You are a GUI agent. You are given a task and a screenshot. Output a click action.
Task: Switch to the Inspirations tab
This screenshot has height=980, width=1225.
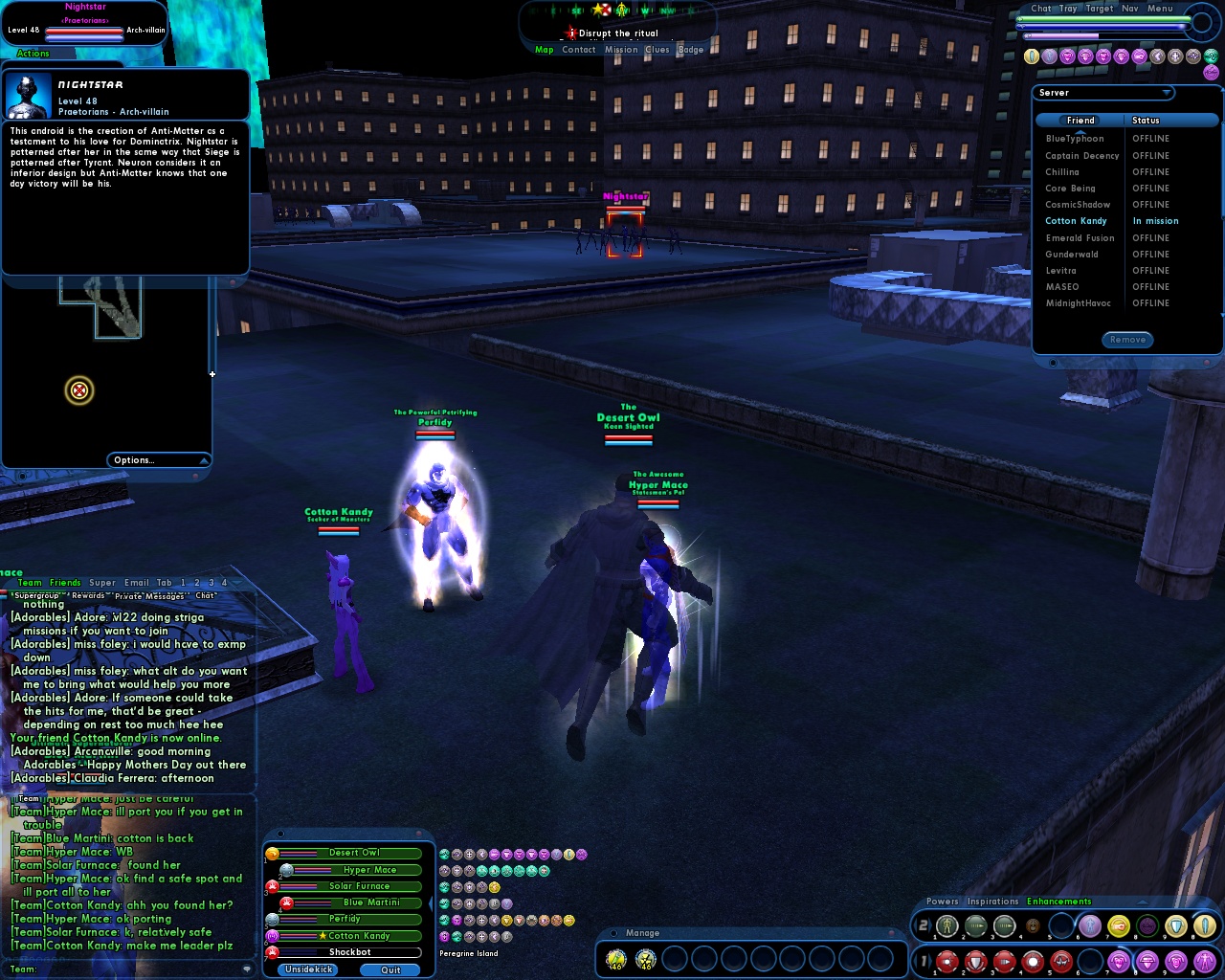992,901
